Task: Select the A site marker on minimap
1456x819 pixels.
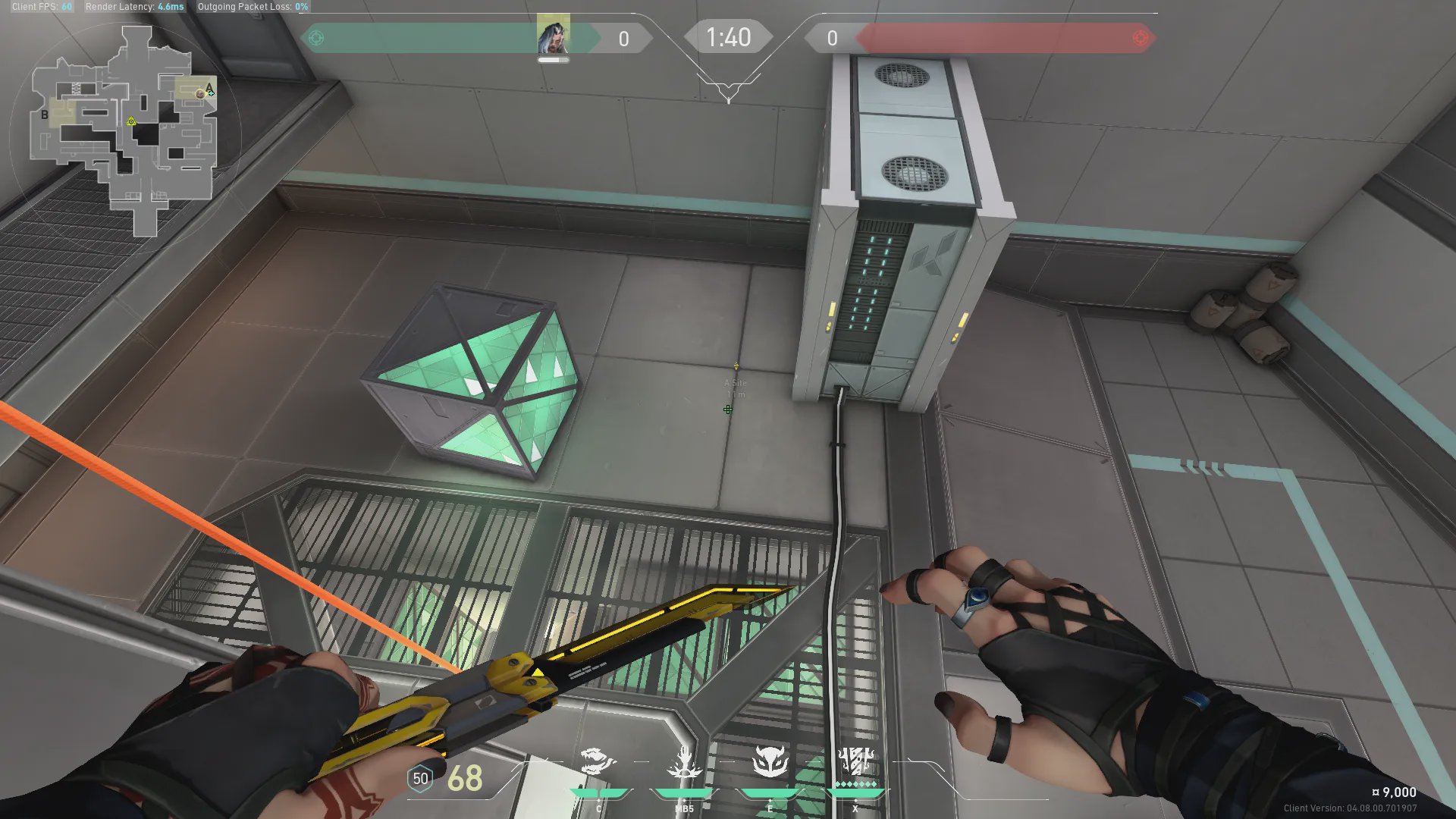Action: pyautogui.click(x=209, y=86)
